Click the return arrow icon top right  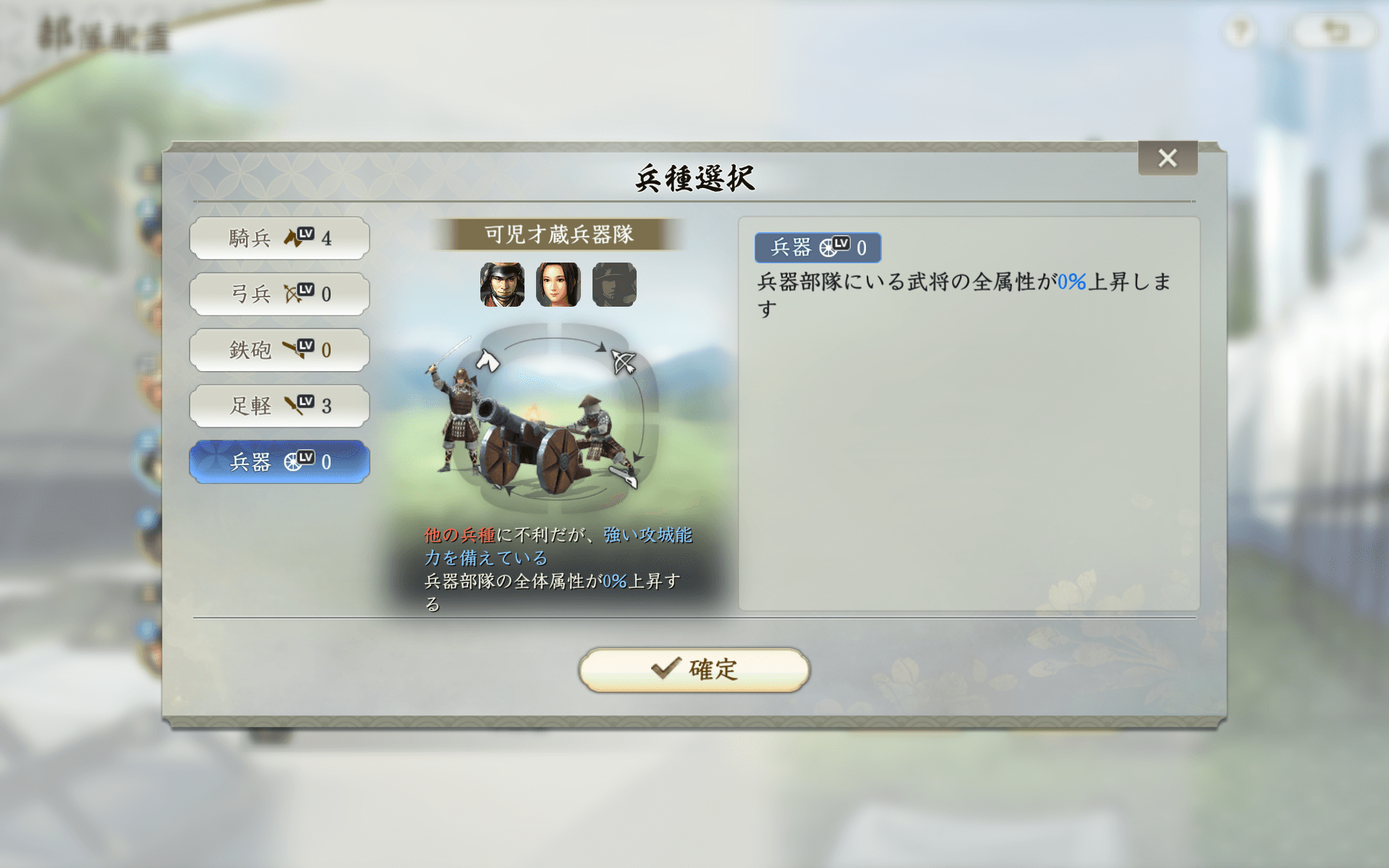click(1335, 30)
